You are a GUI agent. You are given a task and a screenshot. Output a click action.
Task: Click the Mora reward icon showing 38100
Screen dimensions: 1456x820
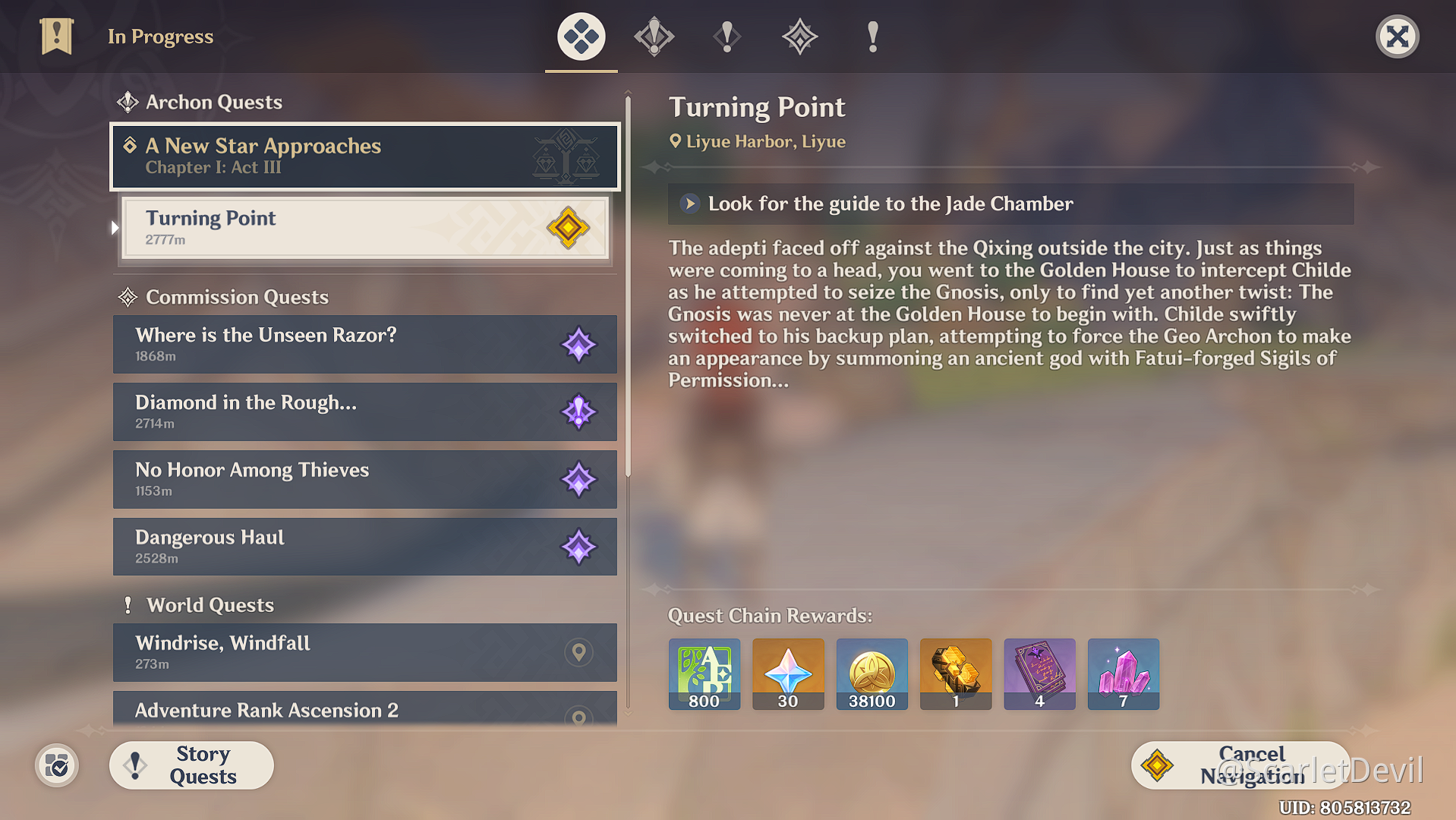[x=871, y=674]
